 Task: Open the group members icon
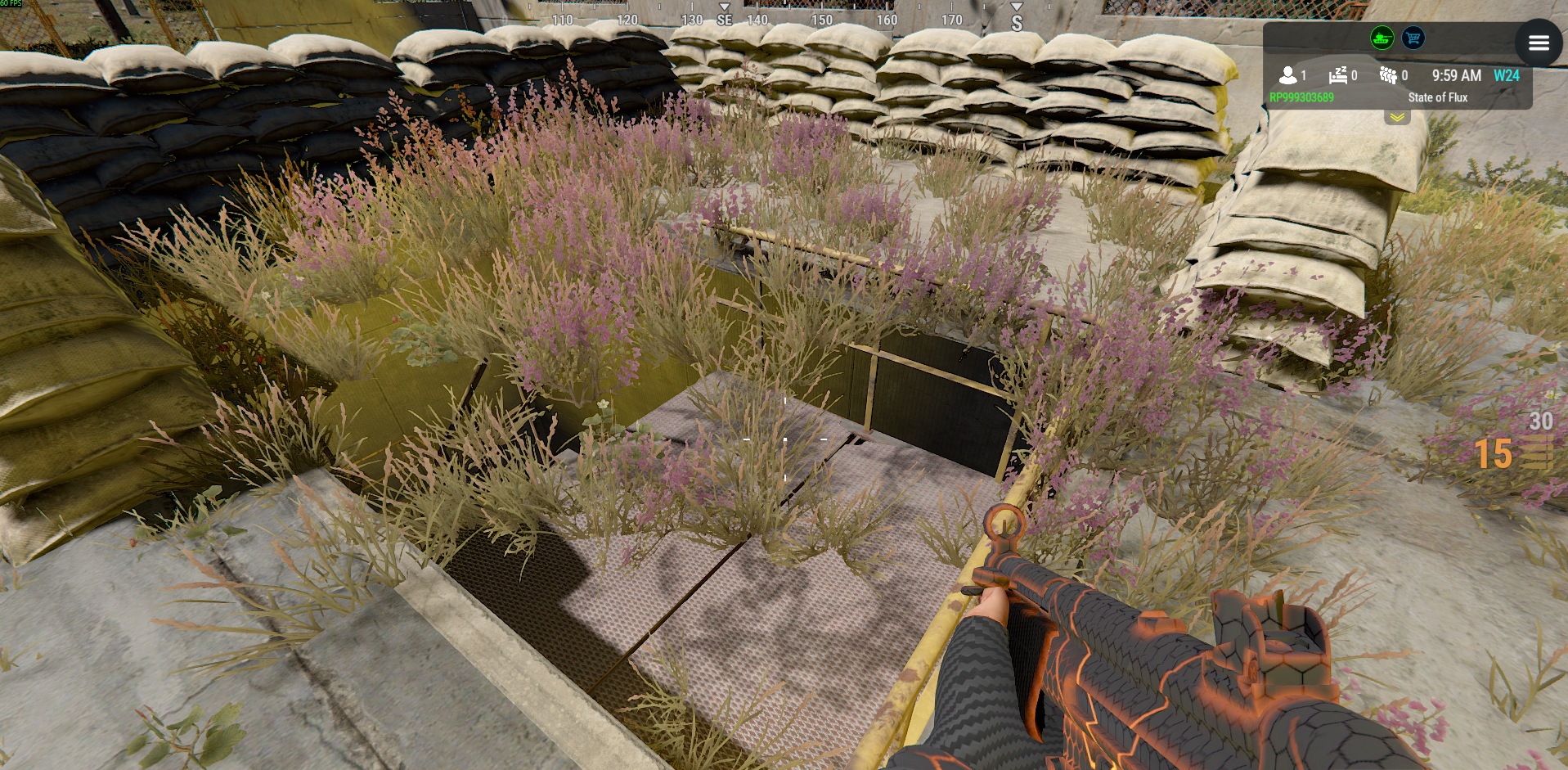coord(1388,75)
